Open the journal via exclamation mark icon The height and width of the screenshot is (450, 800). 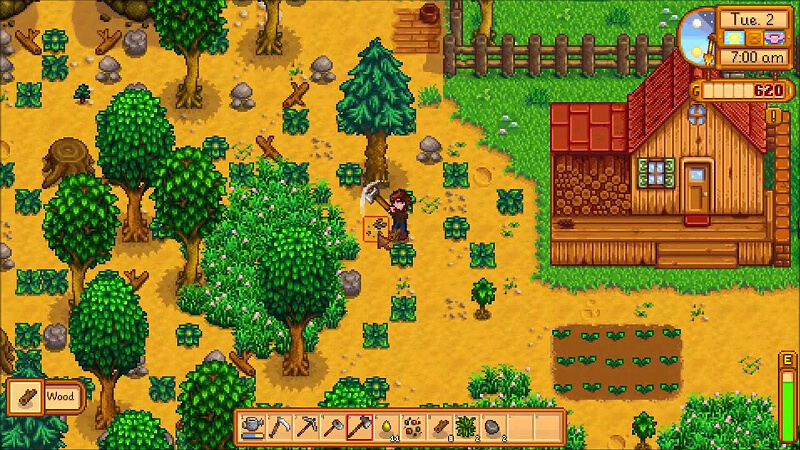(773, 116)
